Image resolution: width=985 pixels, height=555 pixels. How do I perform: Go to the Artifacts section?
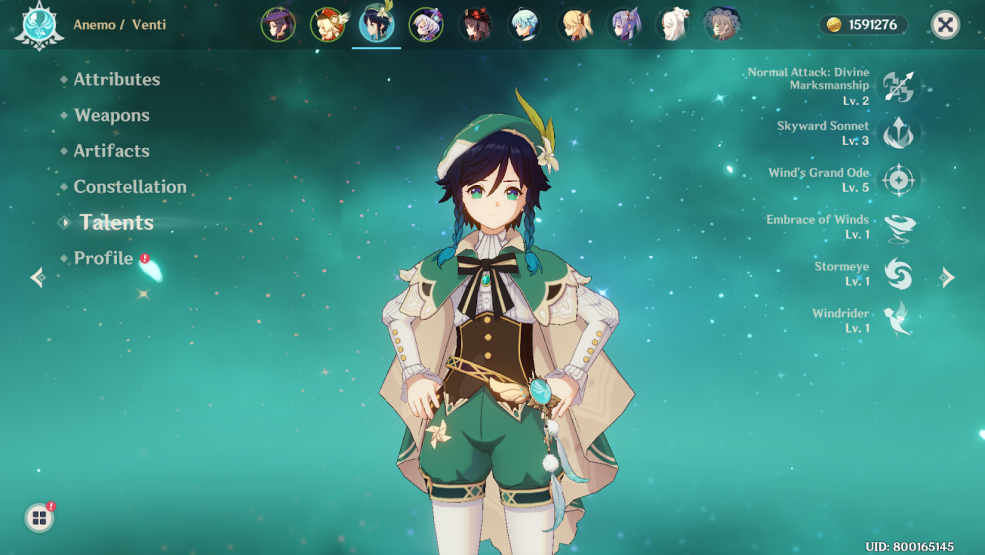pyautogui.click(x=111, y=151)
